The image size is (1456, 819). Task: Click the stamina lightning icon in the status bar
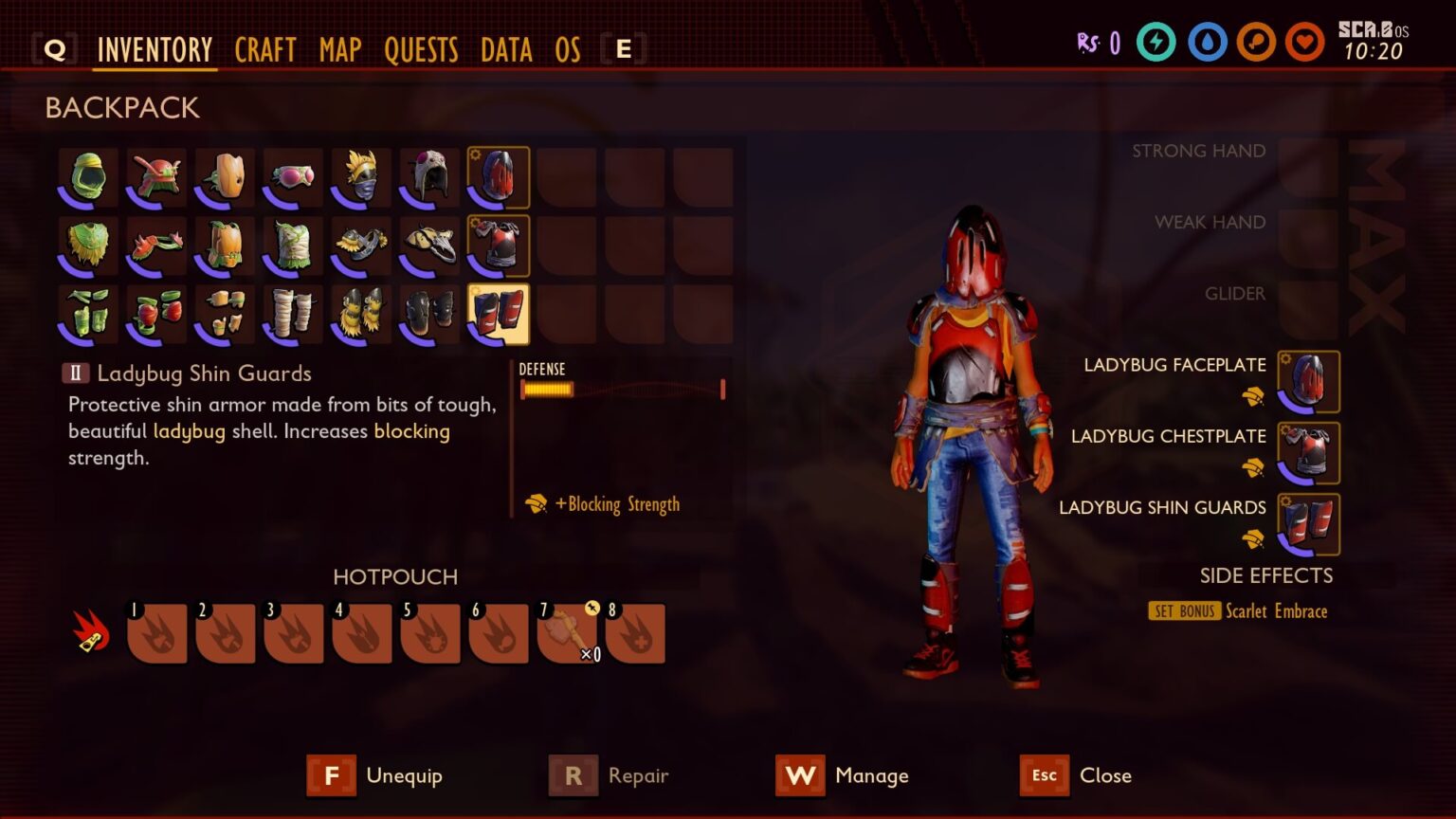point(1156,43)
